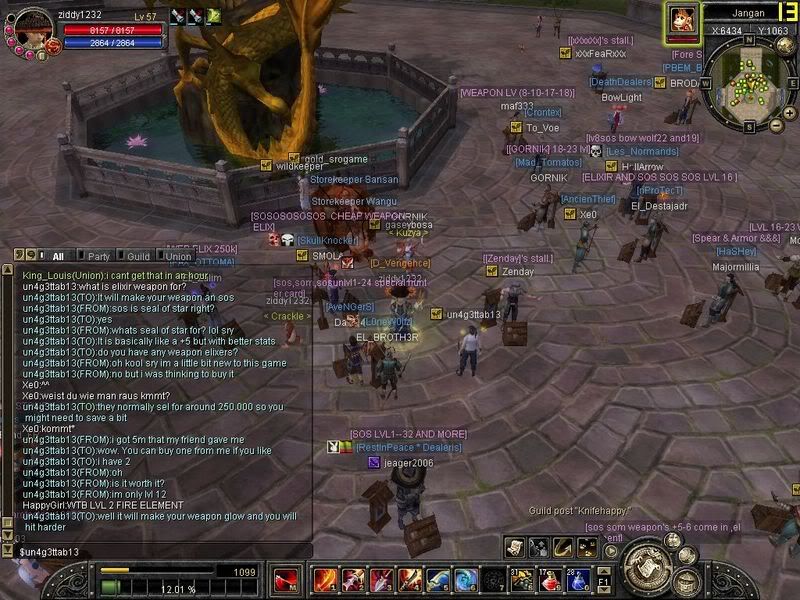The height and width of the screenshot is (600, 800).
Task: Select the monkey pet portrait
Action: tap(683, 19)
